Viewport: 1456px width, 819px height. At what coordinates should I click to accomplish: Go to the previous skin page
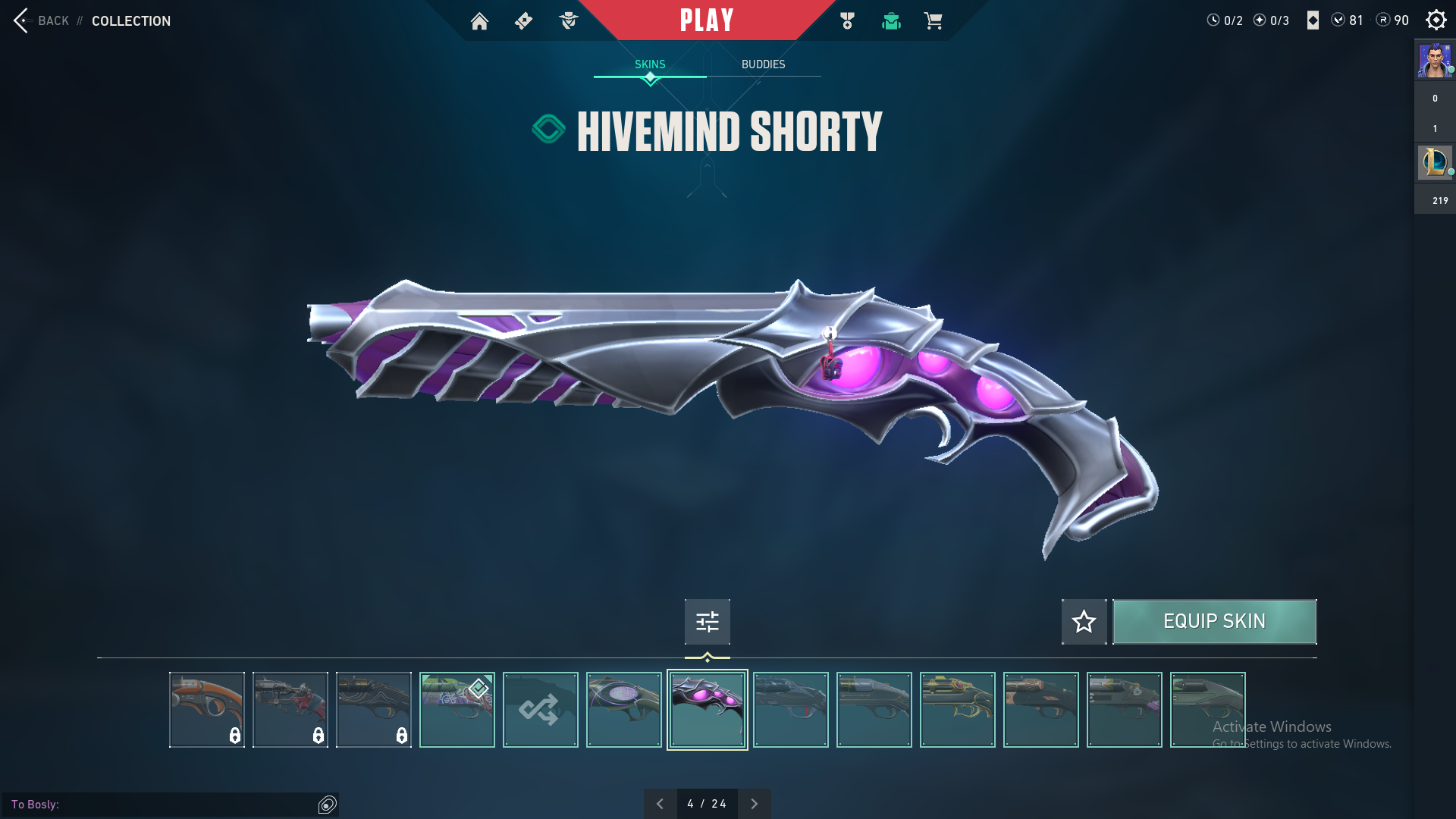[x=660, y=804]
